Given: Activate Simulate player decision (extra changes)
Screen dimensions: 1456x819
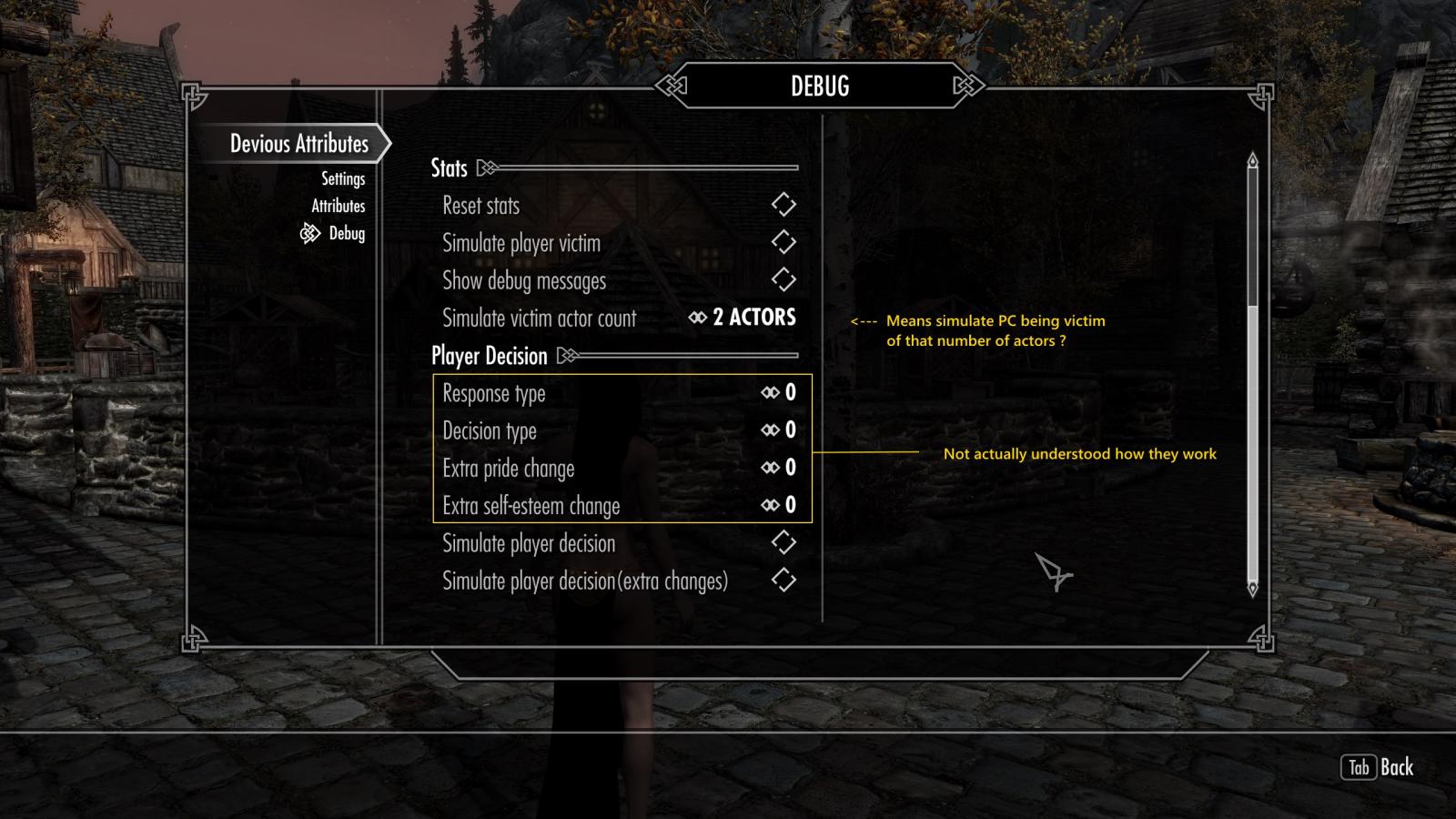Looking at the screenshot, I should point(783,581).
